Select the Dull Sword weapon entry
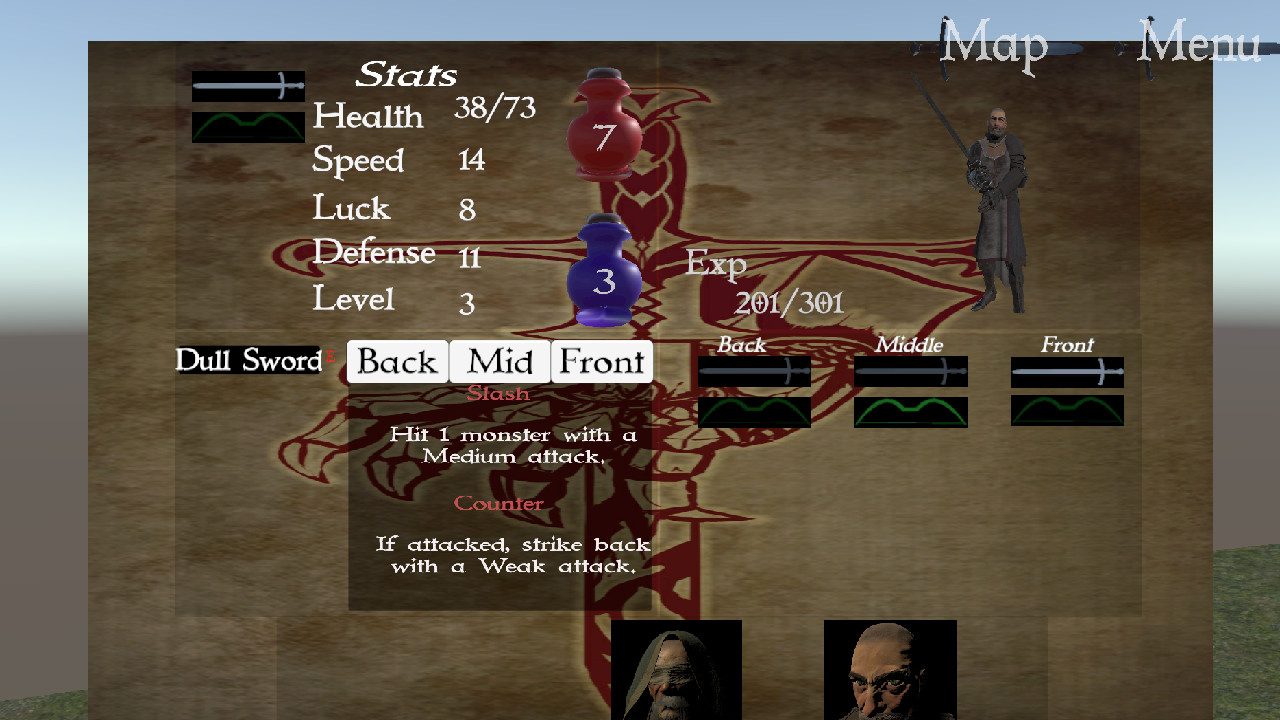The image size is (1280, 720). (x=247, y=360)
